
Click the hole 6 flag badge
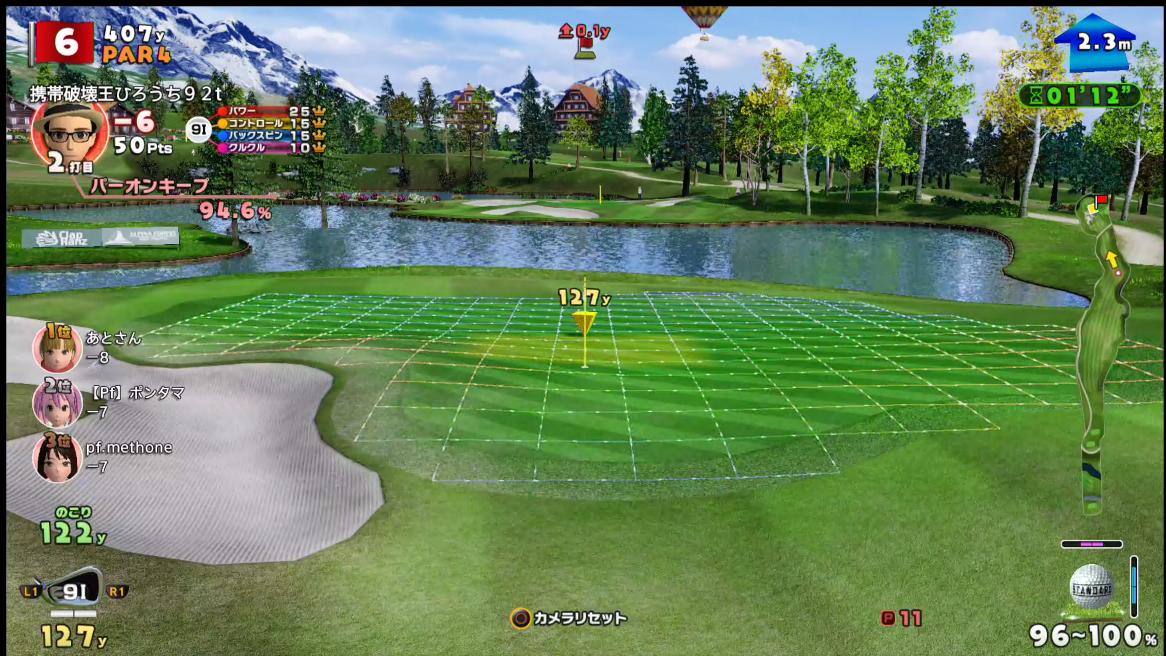(x=63, y=42)
